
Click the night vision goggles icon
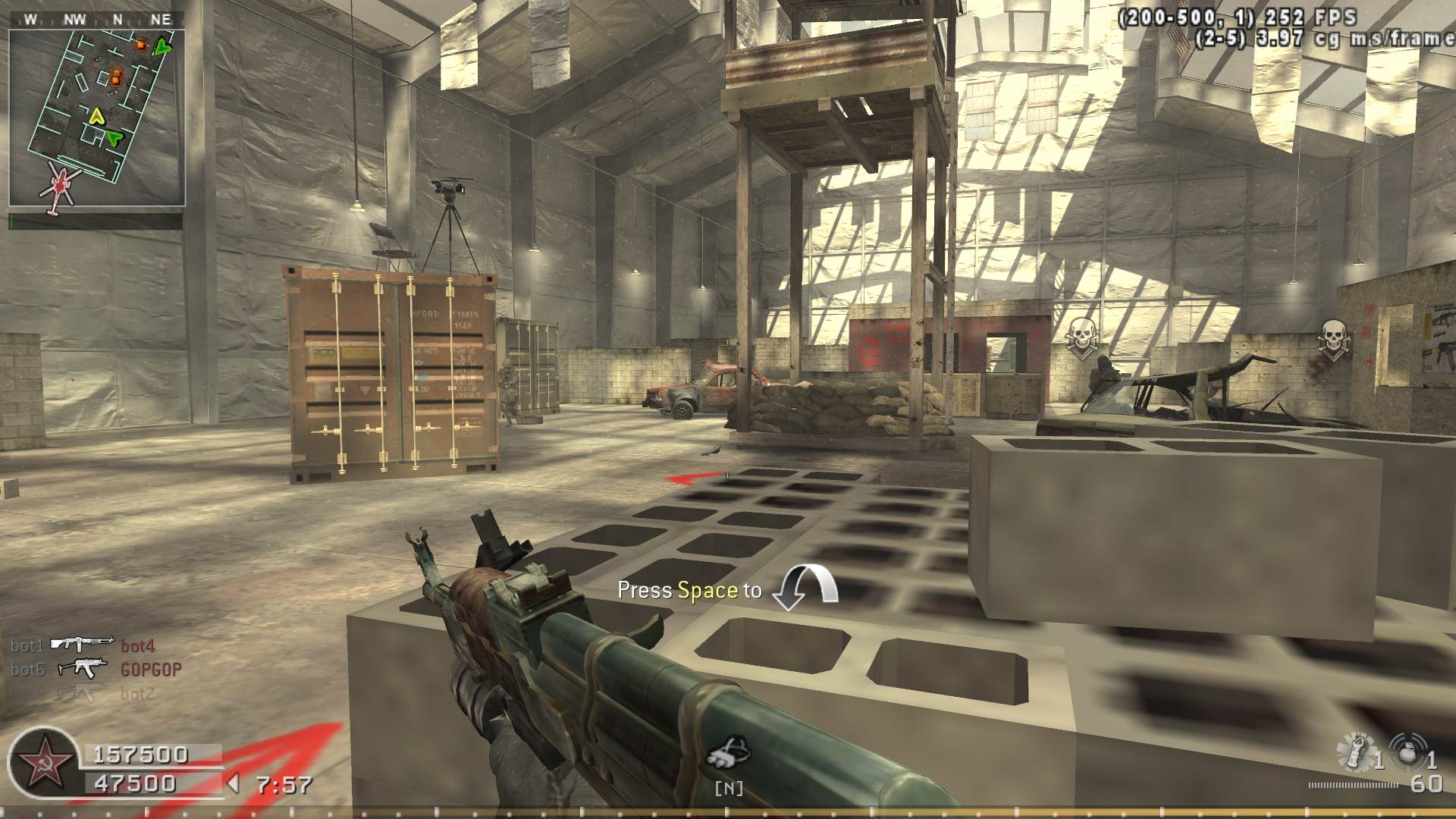pos(728,752)
